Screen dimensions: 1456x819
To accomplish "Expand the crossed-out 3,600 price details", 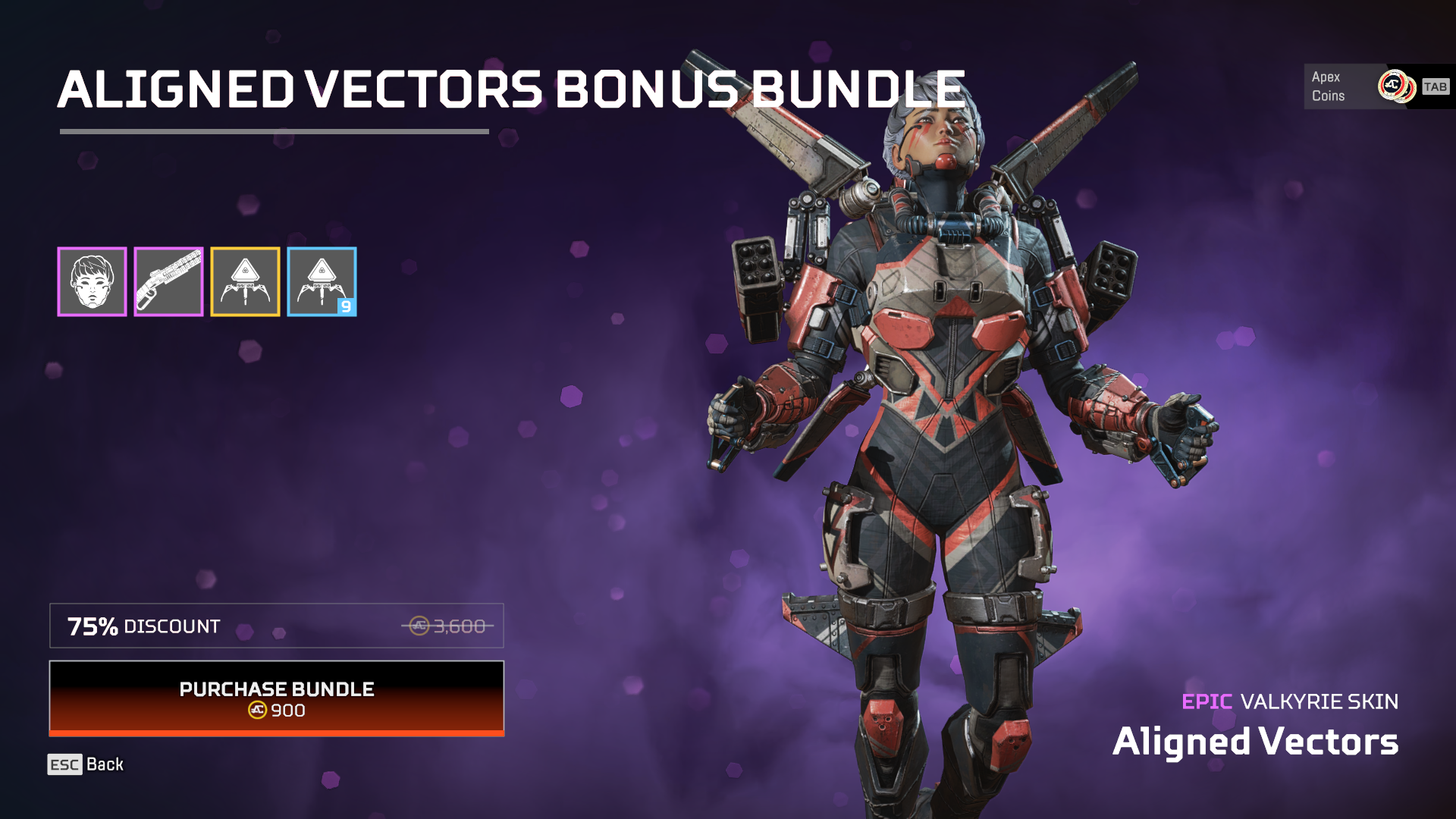I will pos(447,626).
